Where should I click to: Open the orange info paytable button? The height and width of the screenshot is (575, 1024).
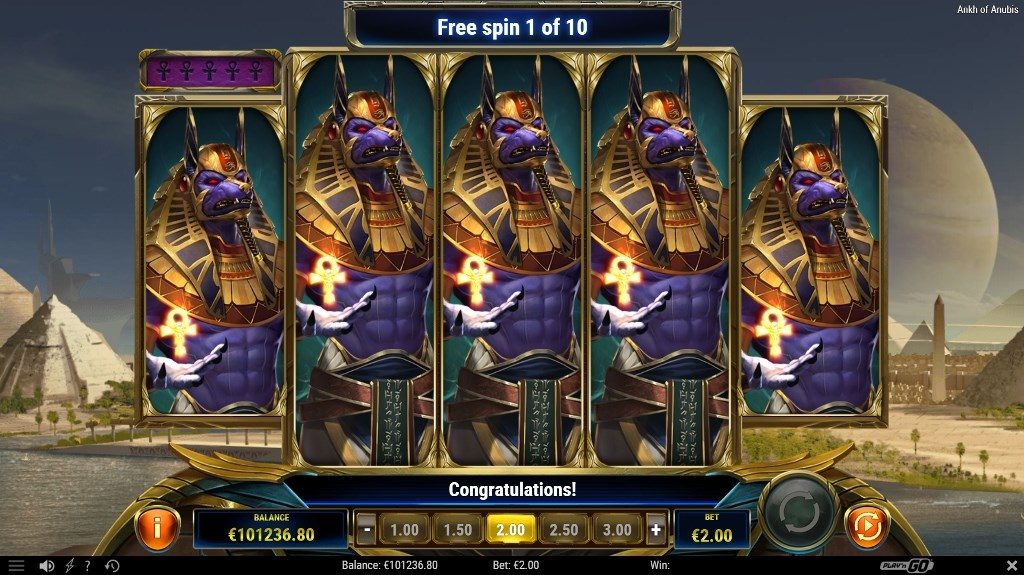(x=158, y=526)
